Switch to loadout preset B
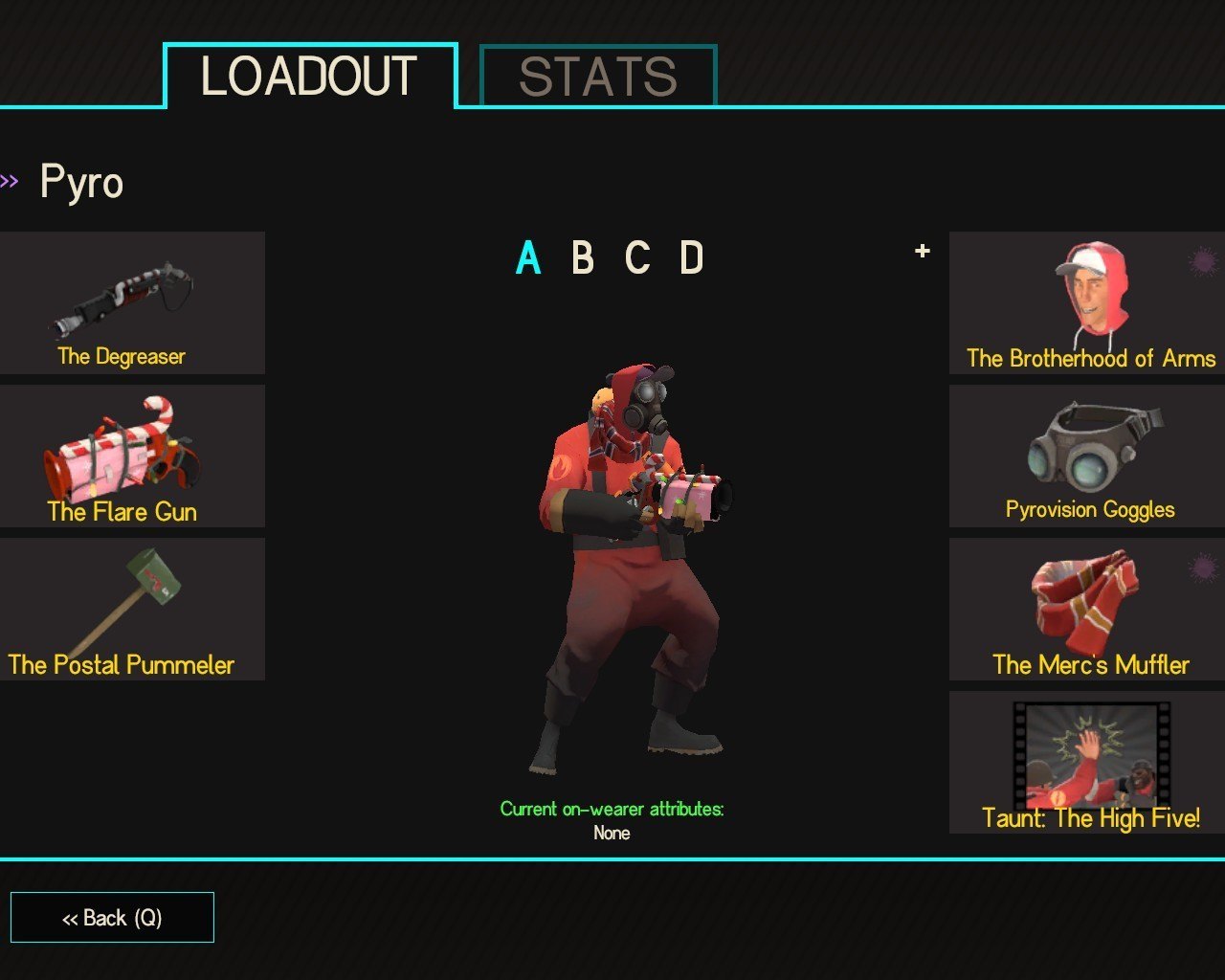The width and height of the screenshot is (1225, 980). [x=582, y=258]
